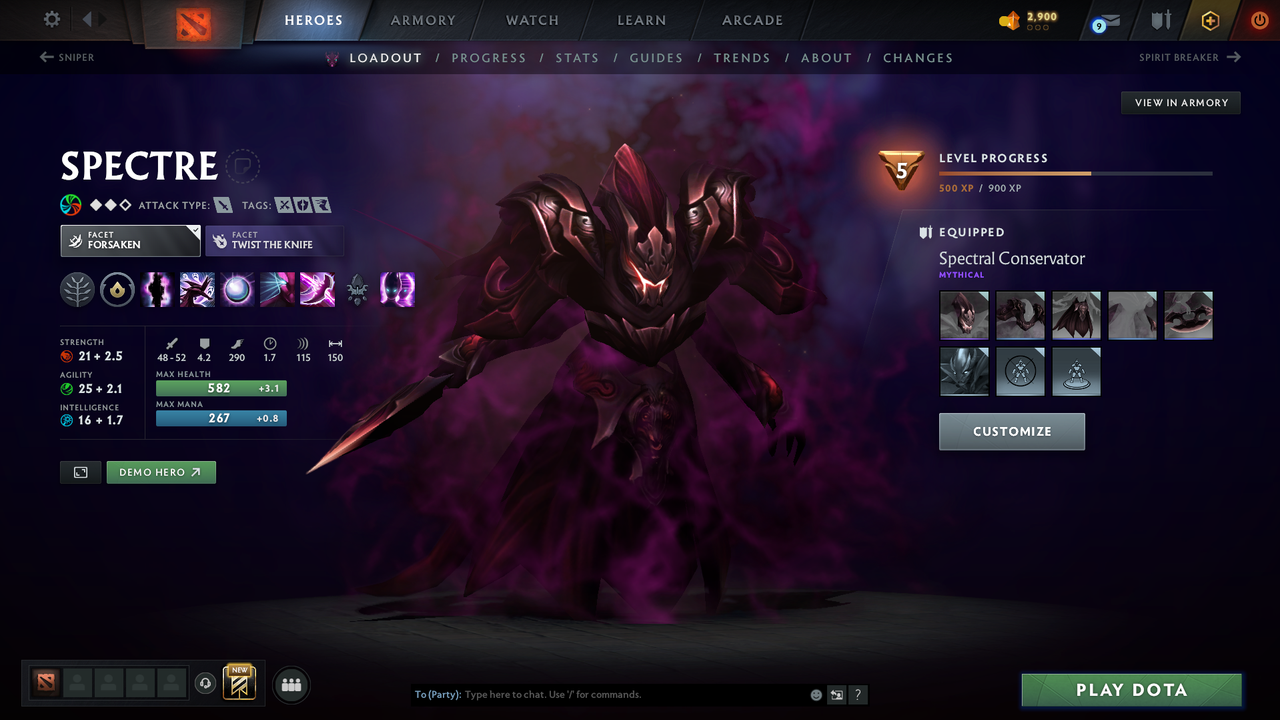Click the Haunt ability icon
Image resolution: width=1280 pixels, height=720 pixels.
click(x=397, y=290)
